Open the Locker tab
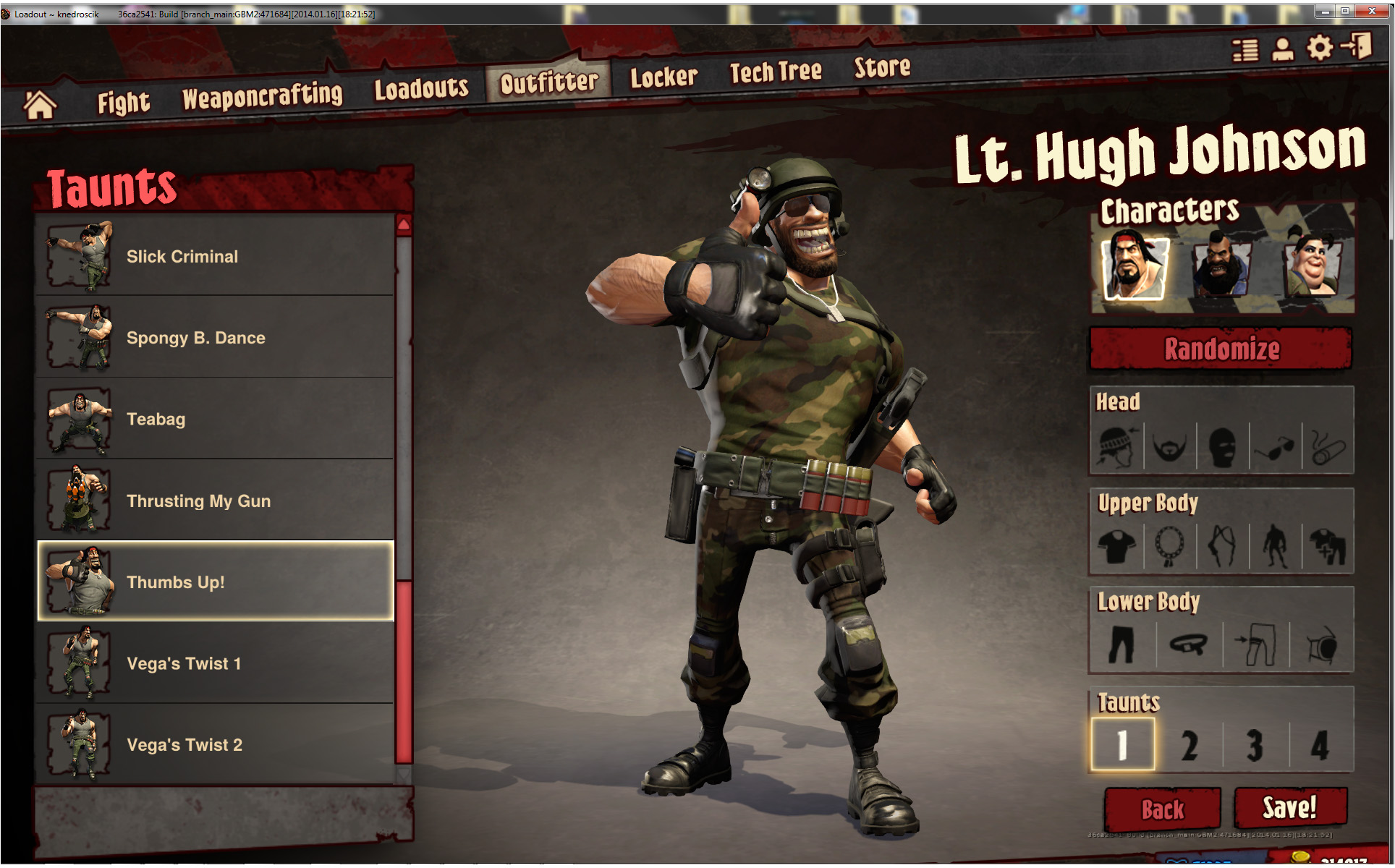Image resolution: width=1395 pixels, height=868 pixels. point(663,77)
